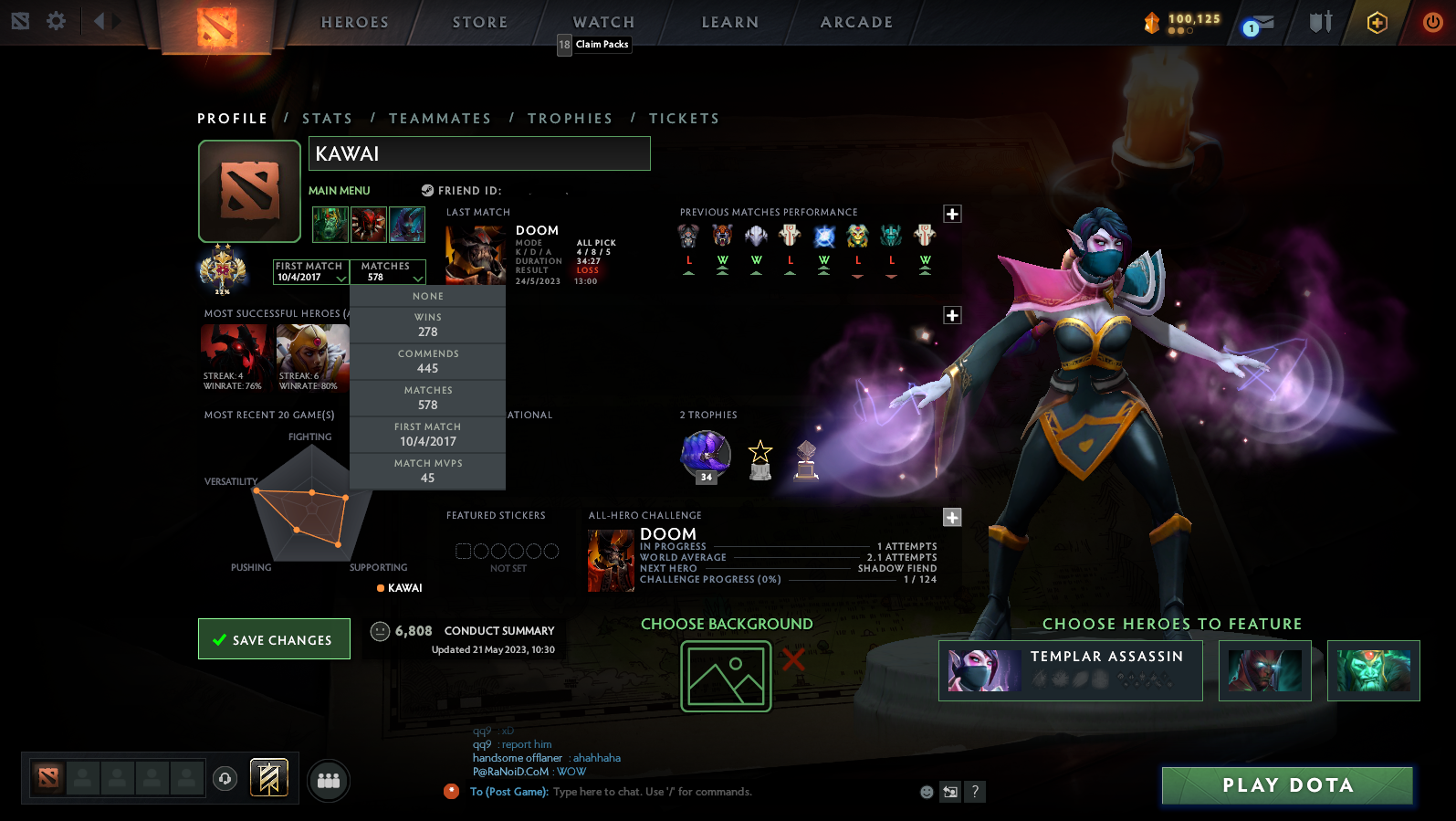The height and width of the screenshot is (821, 1456).
Task: Switch to the Arcade section
Action: pos(856,22)
